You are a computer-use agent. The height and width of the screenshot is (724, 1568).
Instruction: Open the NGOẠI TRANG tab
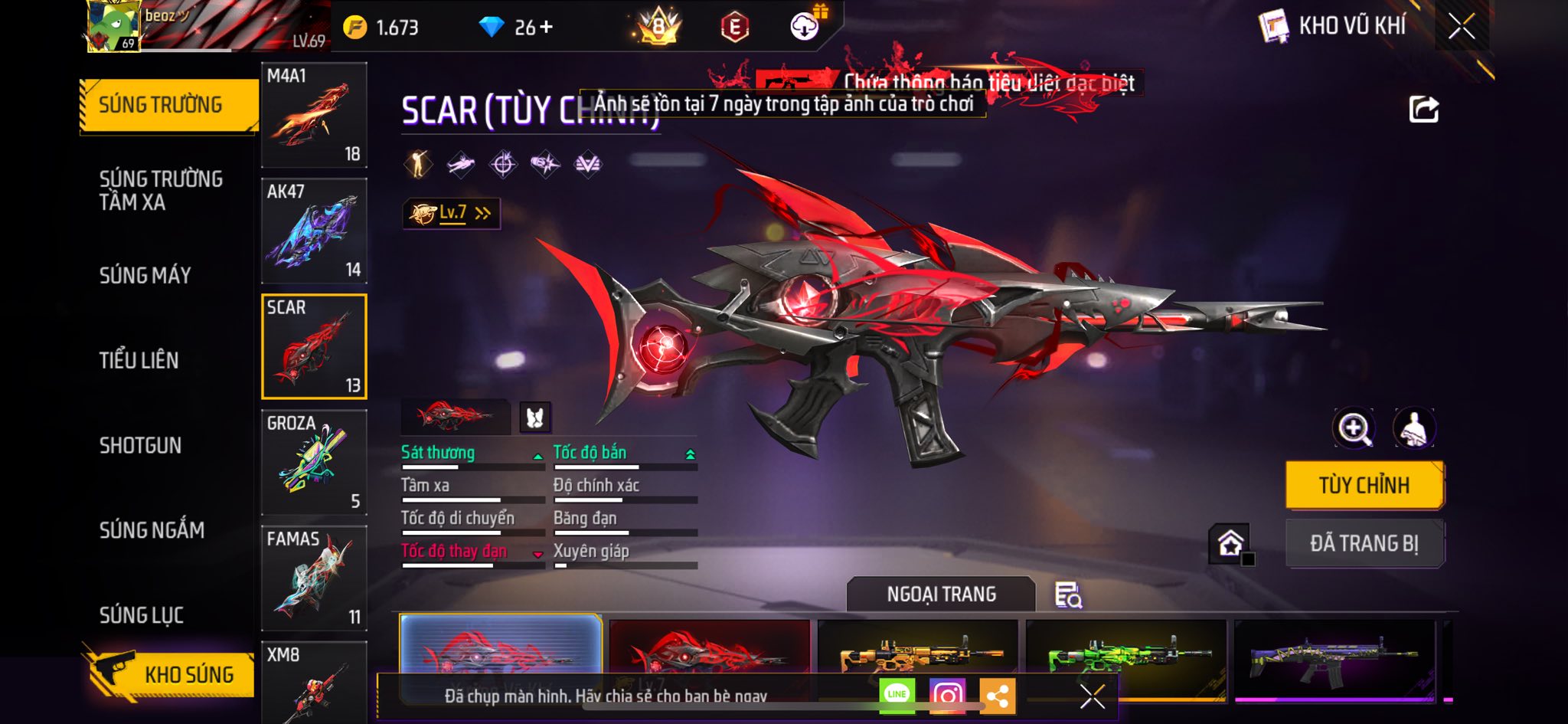[941, 595]
